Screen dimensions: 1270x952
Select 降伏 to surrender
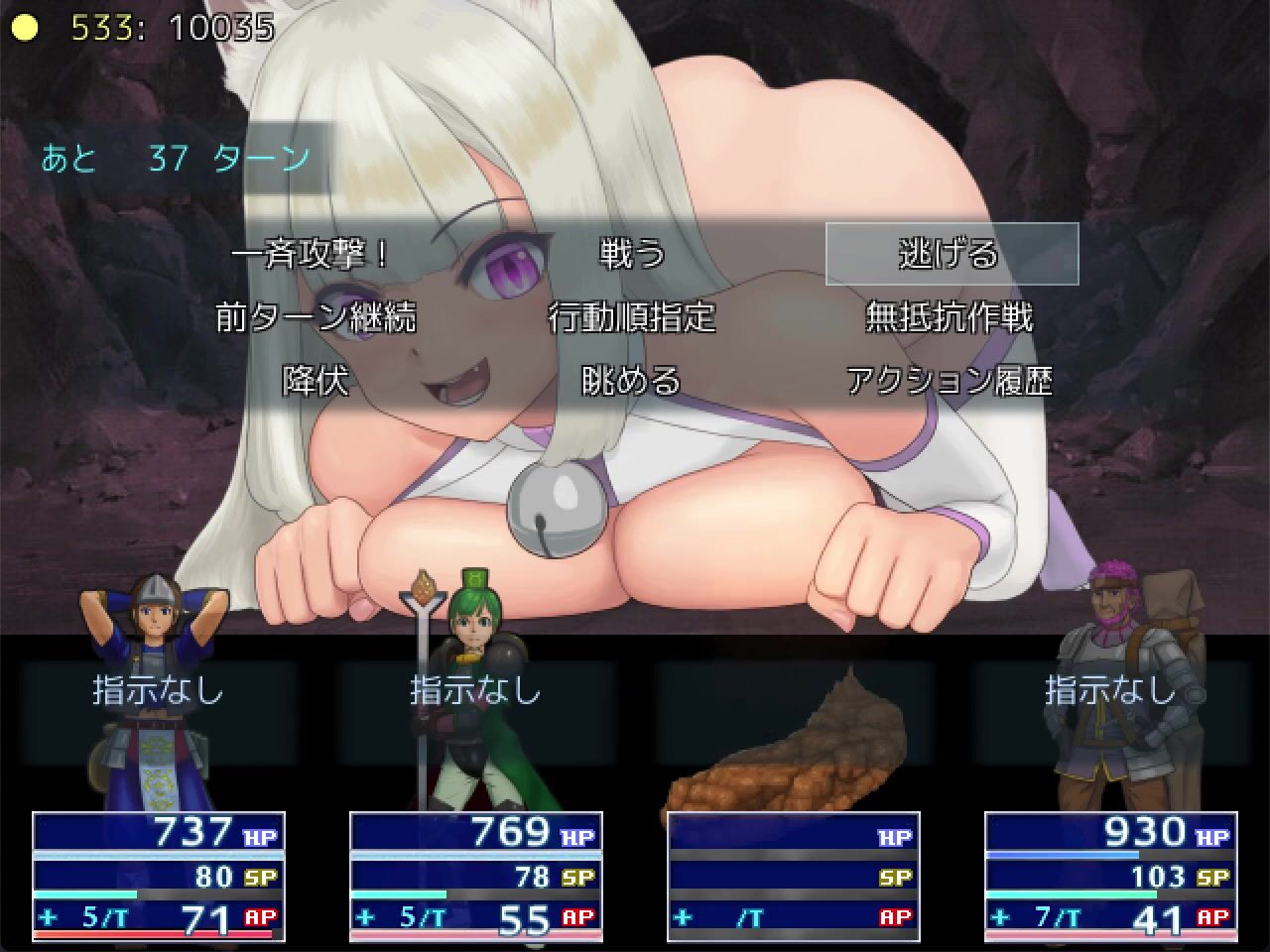[316, 382]
